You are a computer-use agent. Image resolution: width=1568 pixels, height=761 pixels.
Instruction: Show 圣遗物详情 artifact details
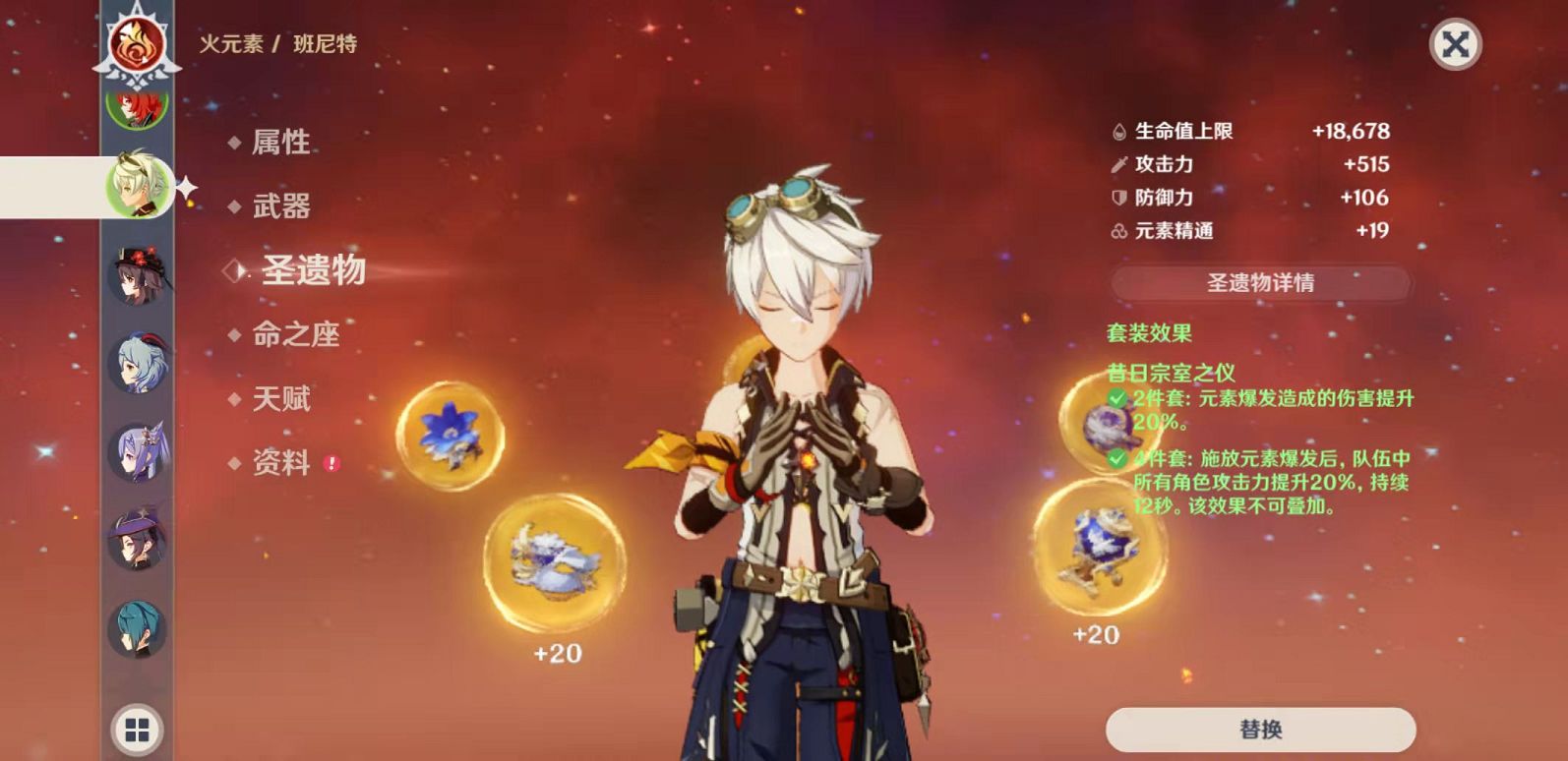[1260, 283]
